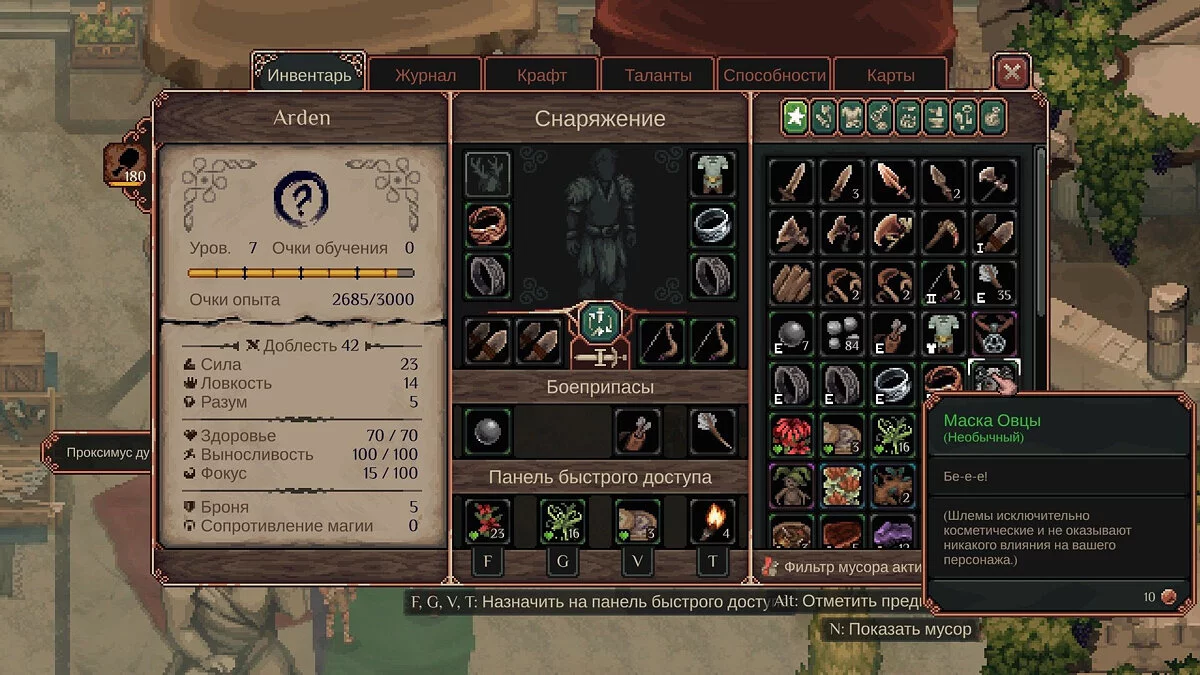The height and width of the screenshot is (675, 1200).
Task: Select the arrow quiver ammo slot
Action: tap(638, 432)
